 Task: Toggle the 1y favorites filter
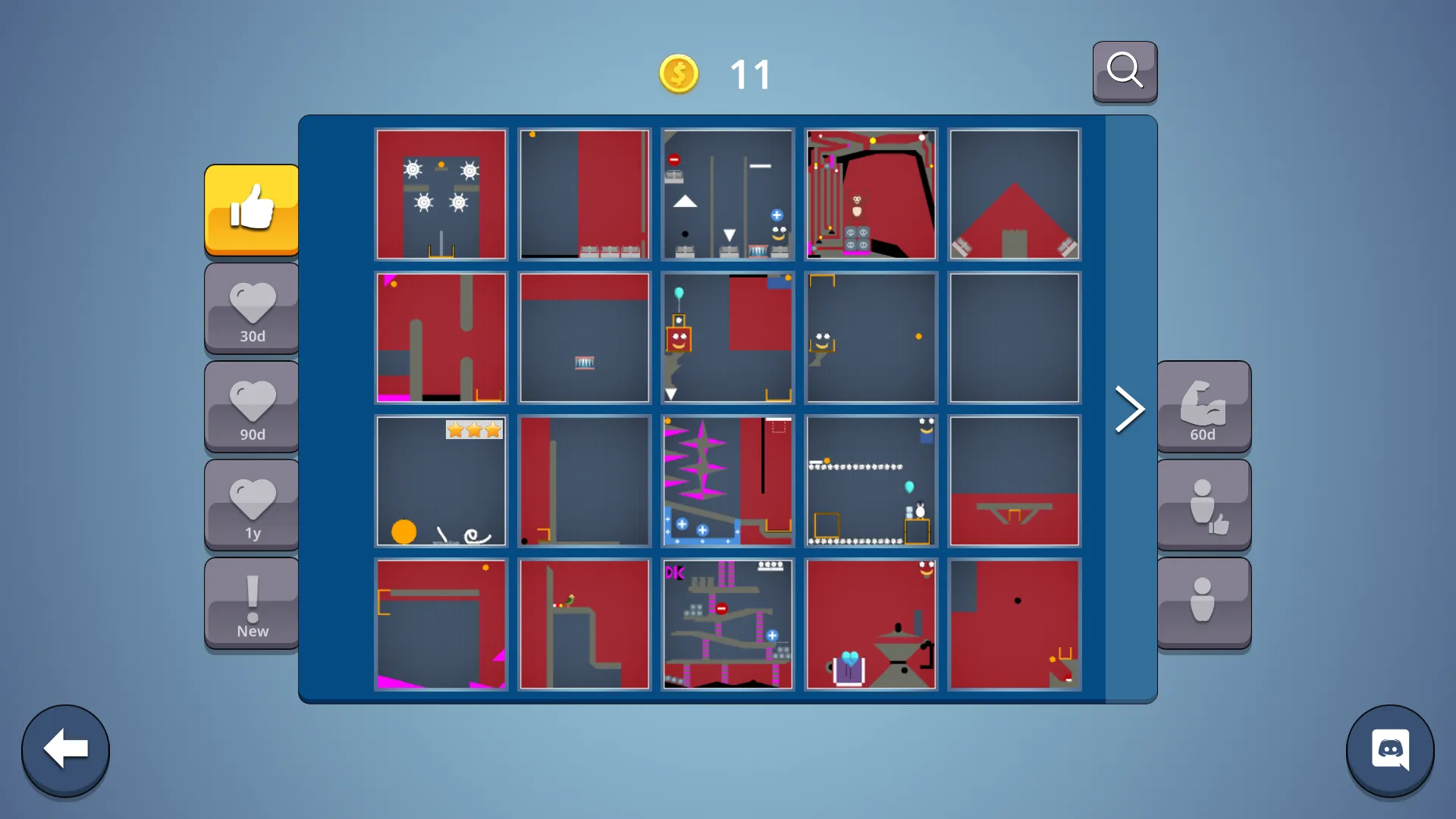pyautogui.click(x=251, y=504)
